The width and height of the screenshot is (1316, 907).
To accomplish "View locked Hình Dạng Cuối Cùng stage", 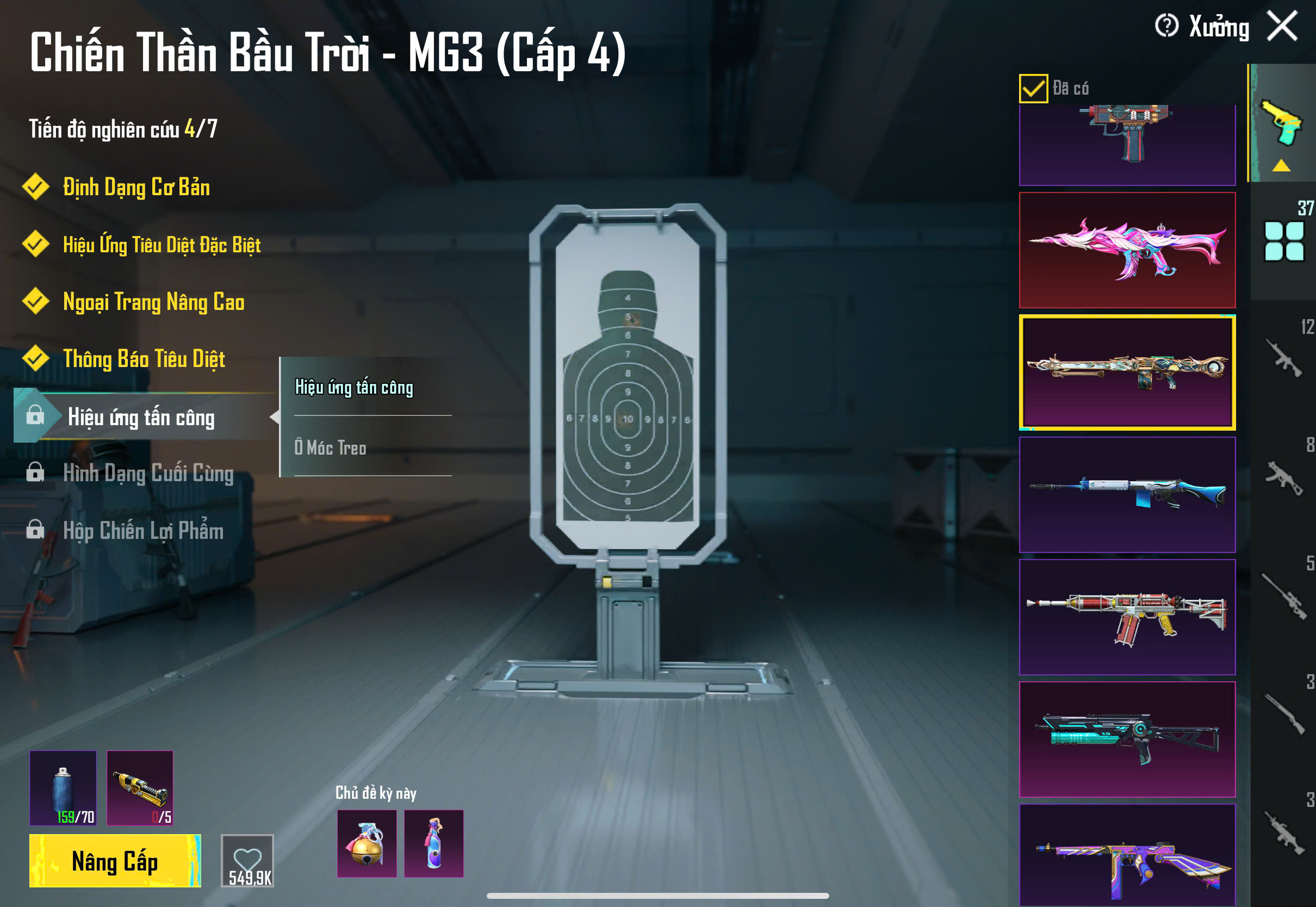I will pyautogui.click(x=148, y=474).
